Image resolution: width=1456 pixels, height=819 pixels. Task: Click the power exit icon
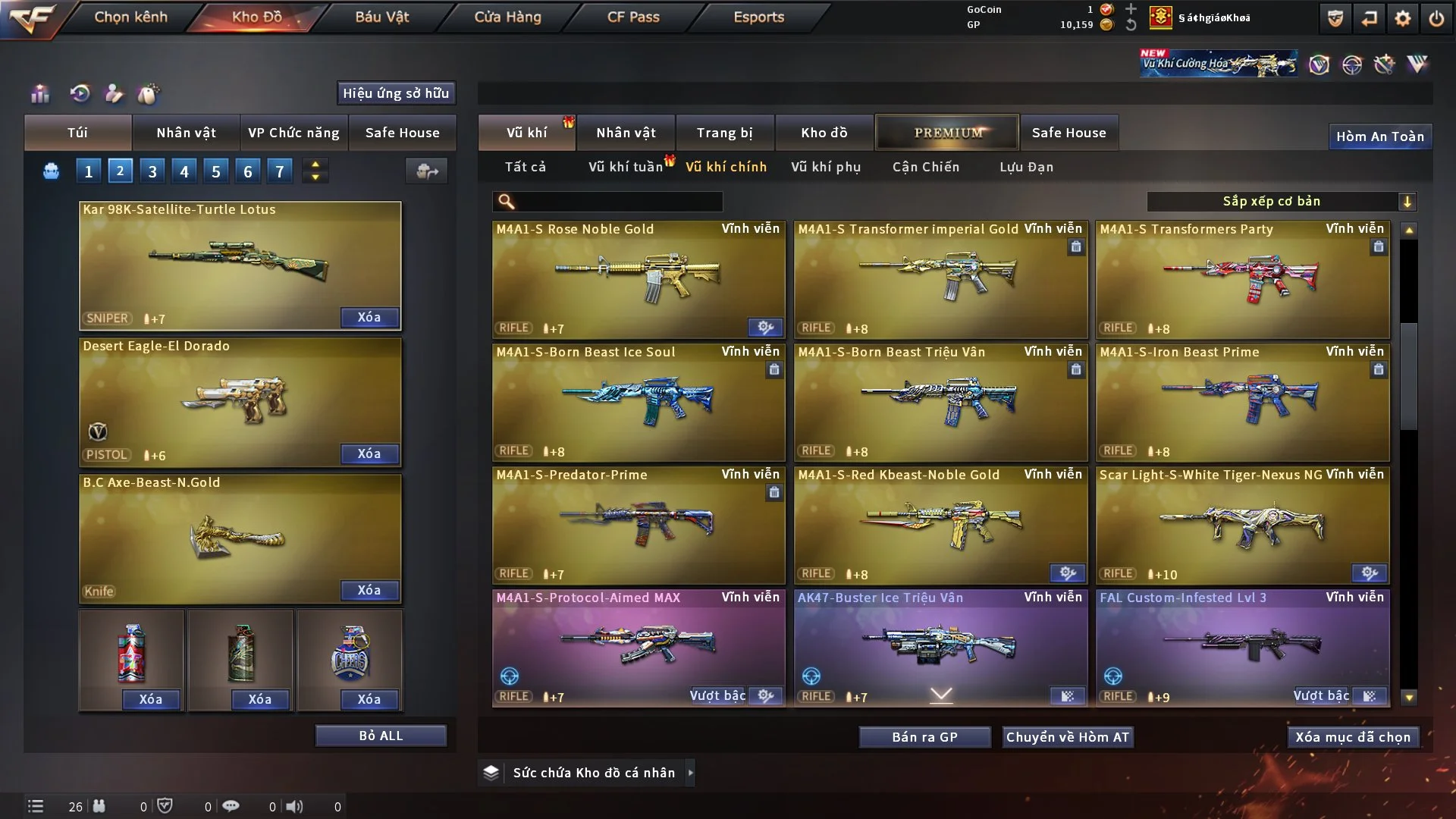[x=1436, y=18]
